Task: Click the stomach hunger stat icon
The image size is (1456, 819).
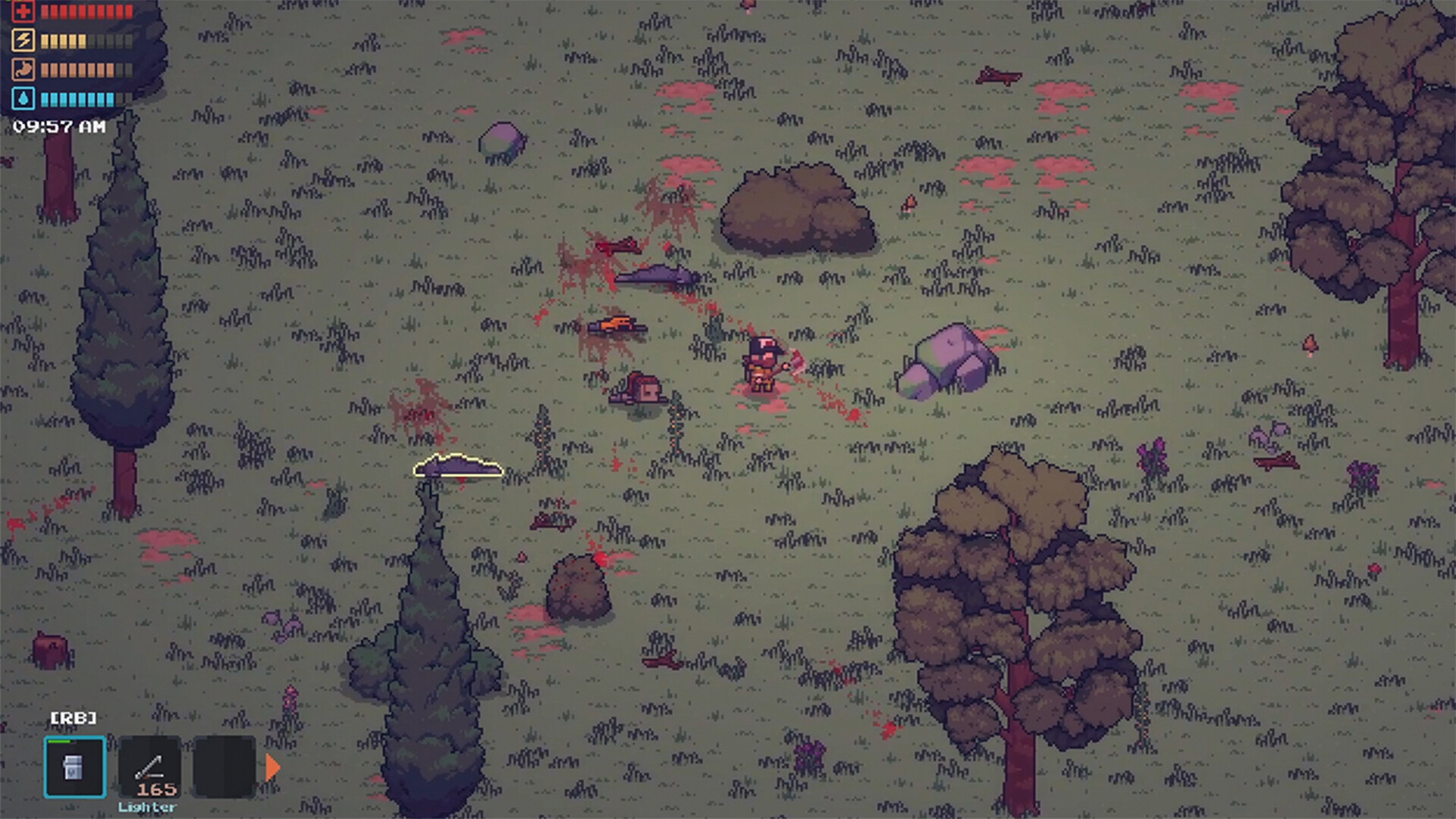Action: pyautogui.click(x=22, y=68)
